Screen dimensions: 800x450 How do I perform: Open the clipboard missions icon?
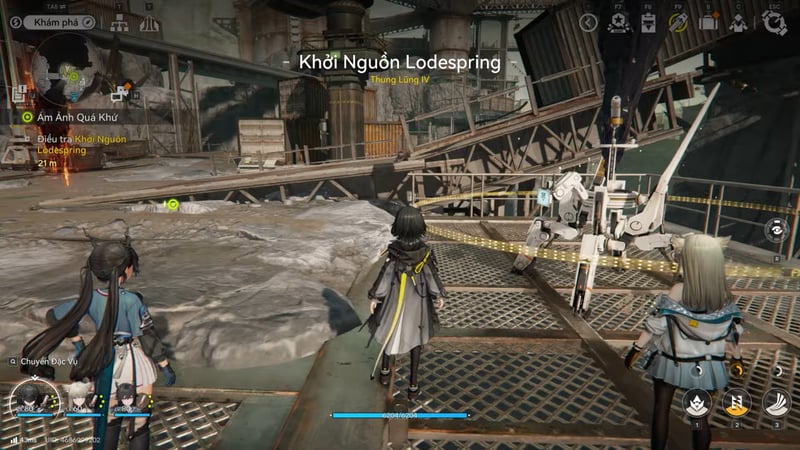[649, 22]
